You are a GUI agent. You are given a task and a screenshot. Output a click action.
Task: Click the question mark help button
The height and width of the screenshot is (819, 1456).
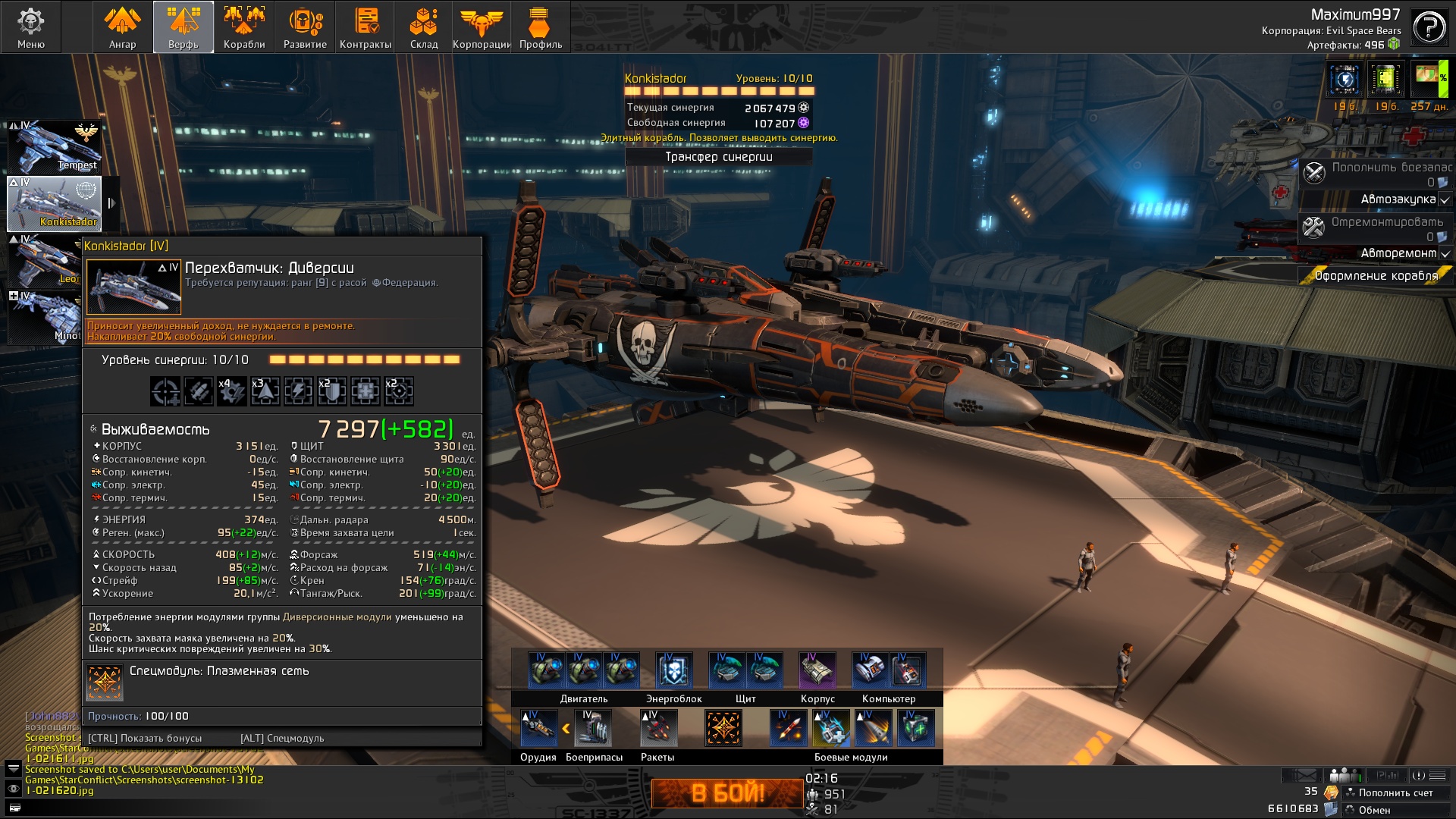coord(1429,28)
